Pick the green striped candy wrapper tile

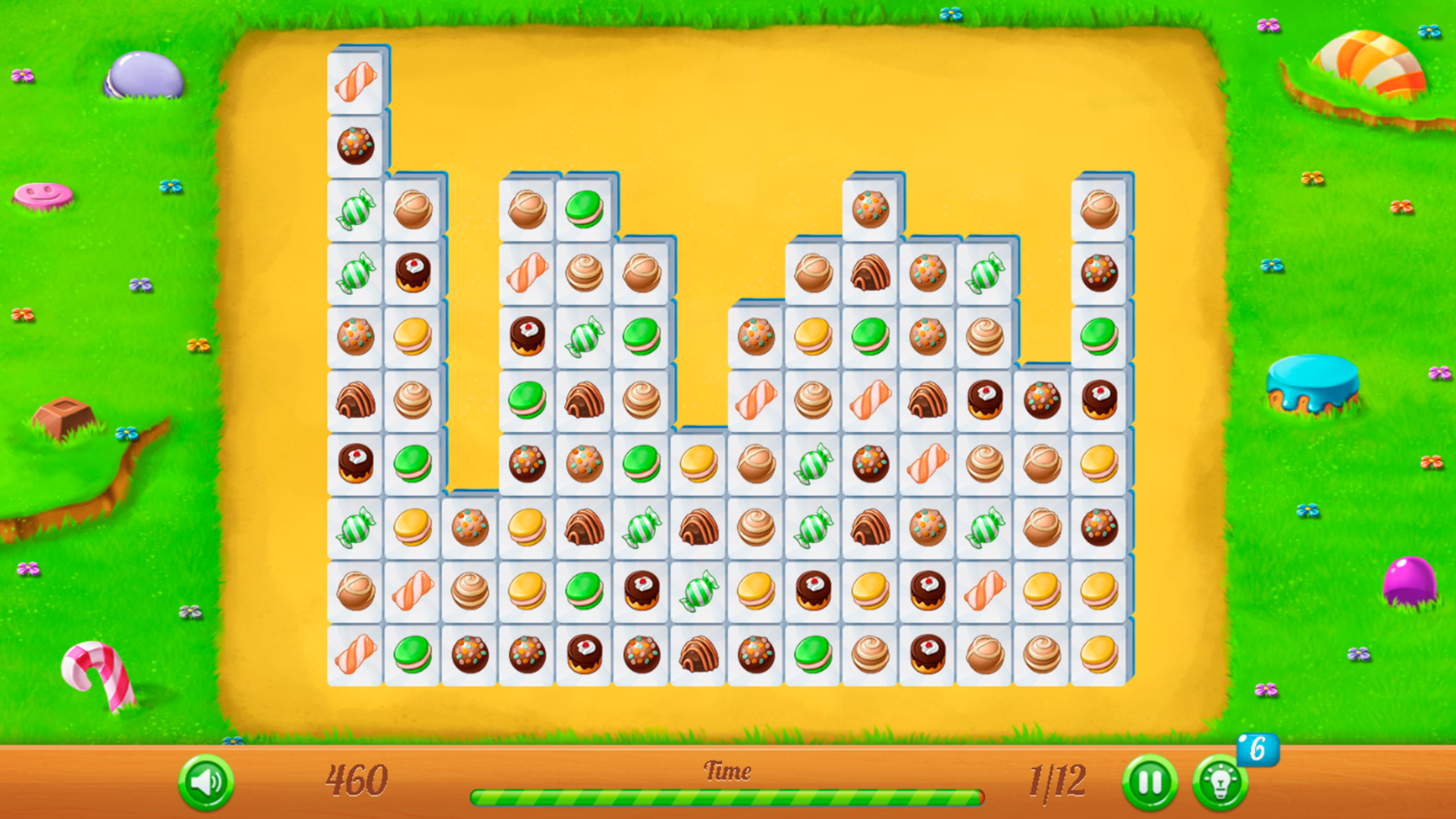(356, 211)
